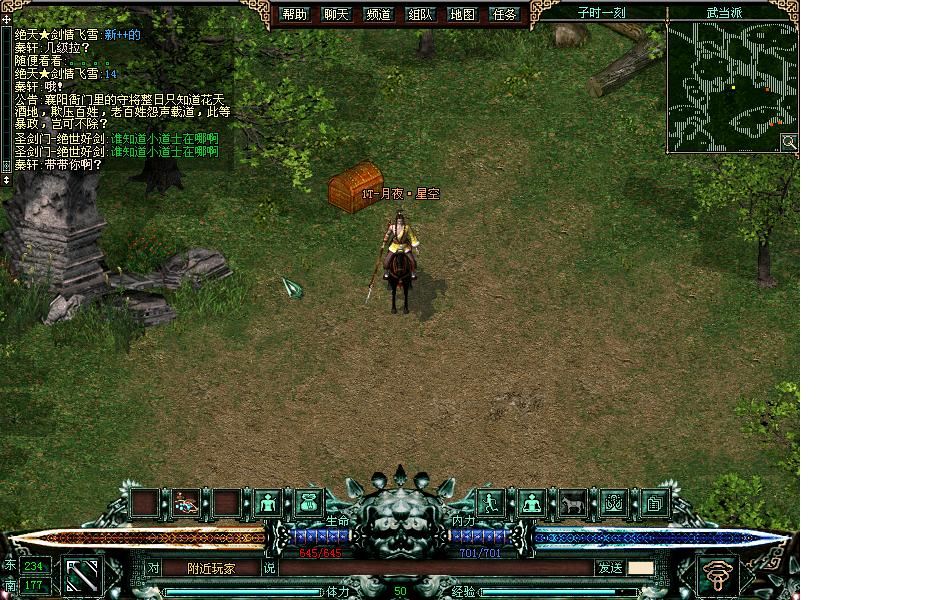Viewport: 950px width, 600px height.
Task: Choose the 附近玩家 chat target selector
Action: [x=210, y=568]
